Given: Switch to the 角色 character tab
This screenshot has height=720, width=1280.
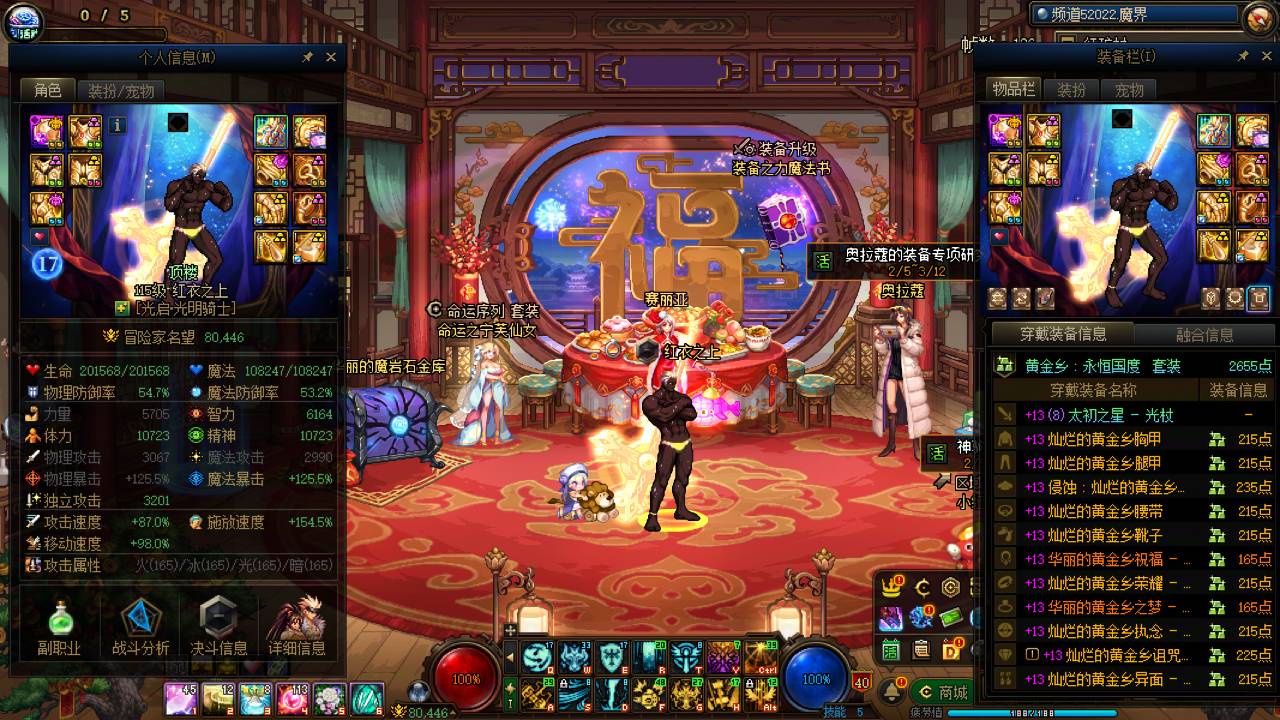Looking at the screenshot, I should coord(47,91).
